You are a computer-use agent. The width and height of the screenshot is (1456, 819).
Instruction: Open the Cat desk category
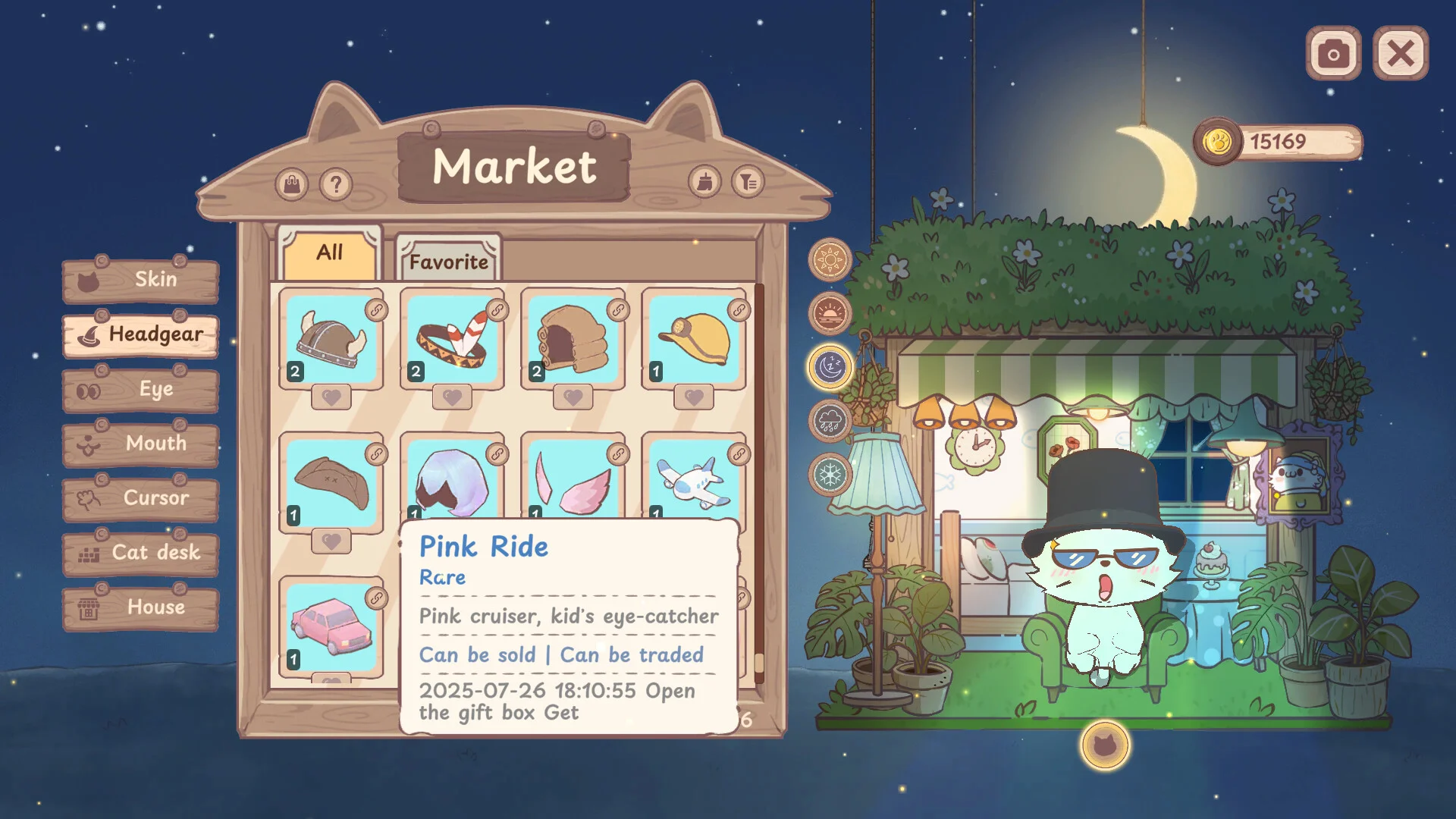click(141, 553)
